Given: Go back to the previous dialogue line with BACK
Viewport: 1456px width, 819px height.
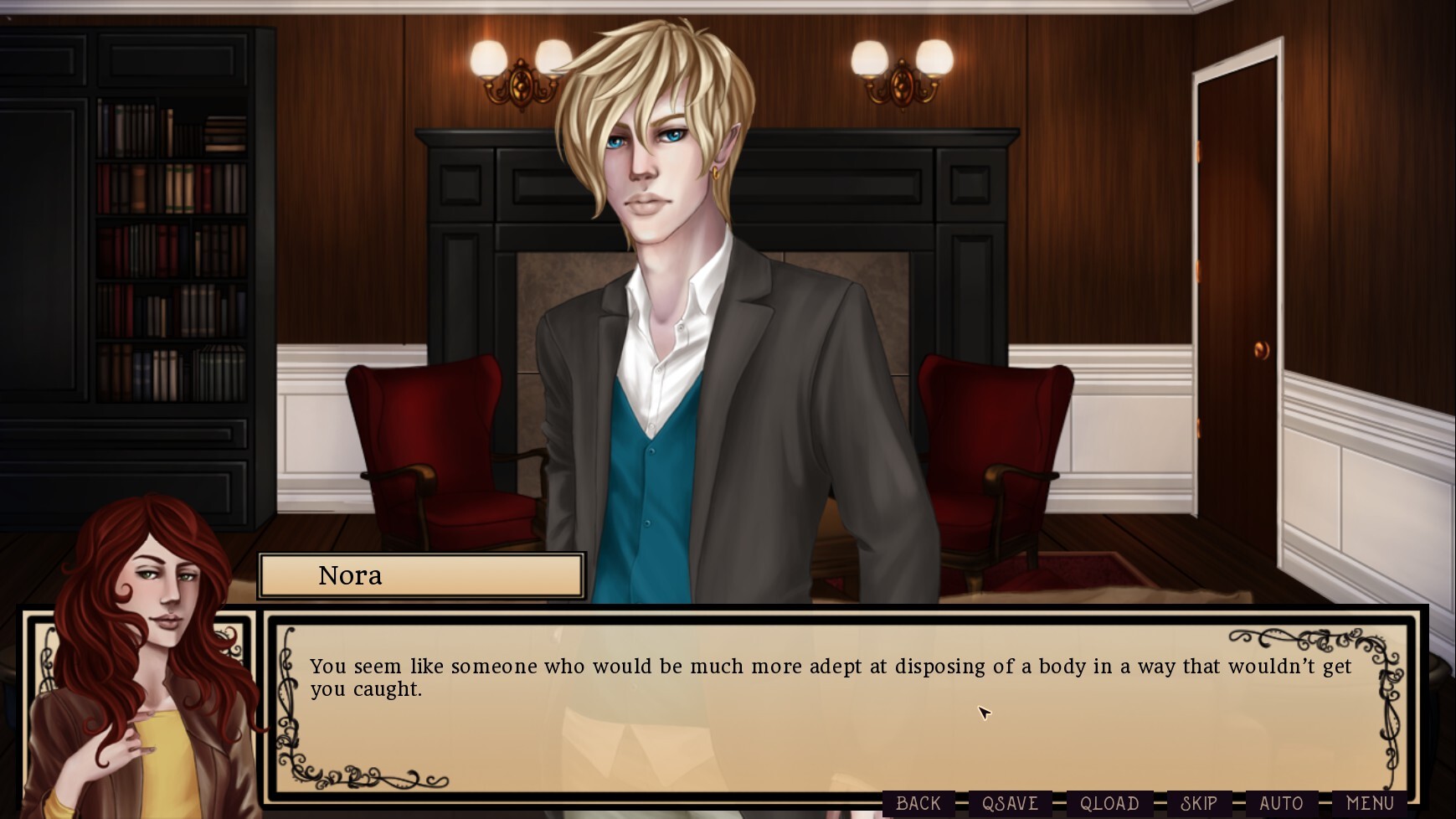Looking at the screenshot, I should pos(918,802).
